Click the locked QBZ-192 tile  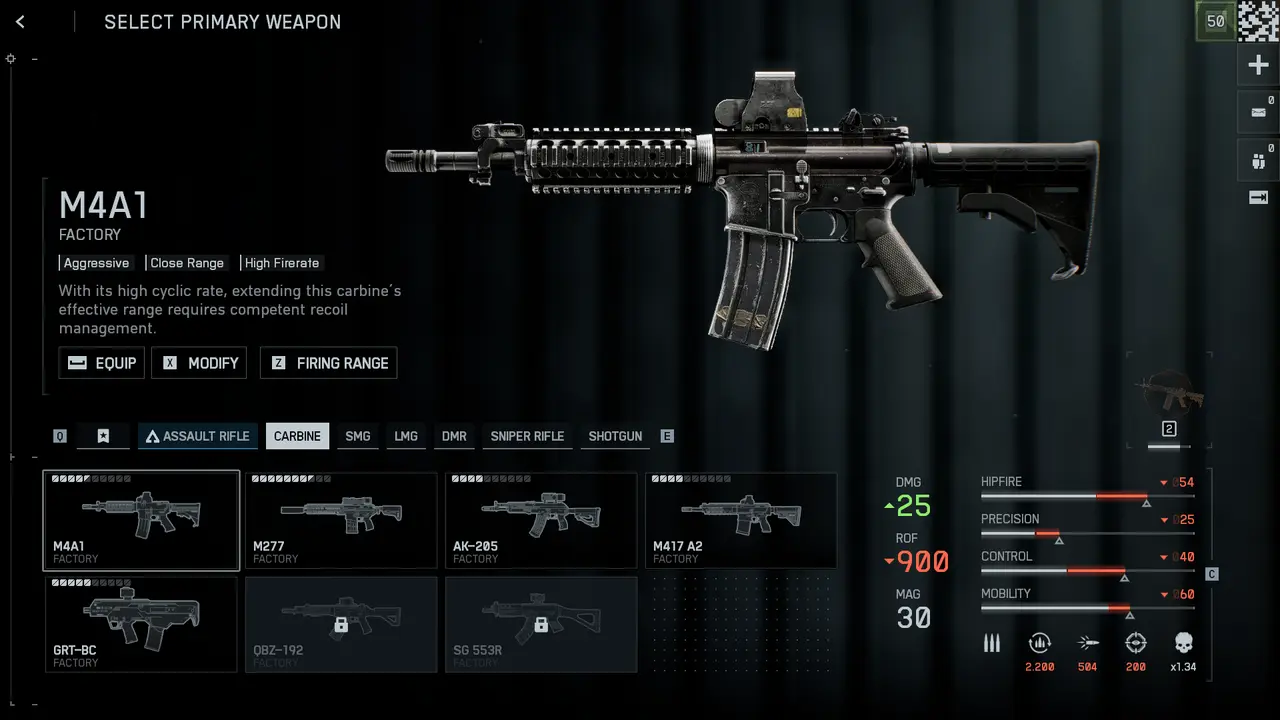coord(341,624)
